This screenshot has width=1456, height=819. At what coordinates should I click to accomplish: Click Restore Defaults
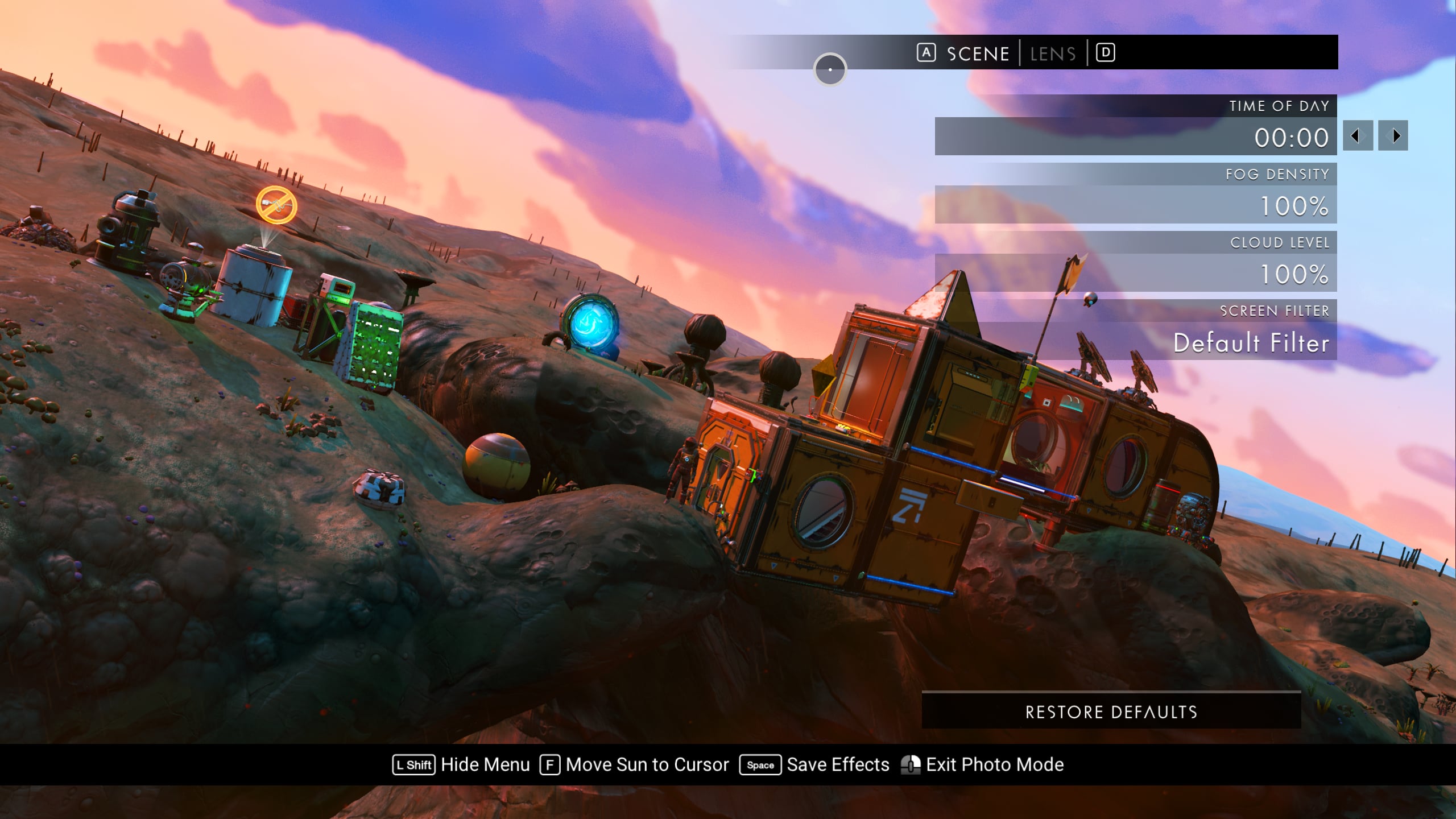coord(1111,712)
